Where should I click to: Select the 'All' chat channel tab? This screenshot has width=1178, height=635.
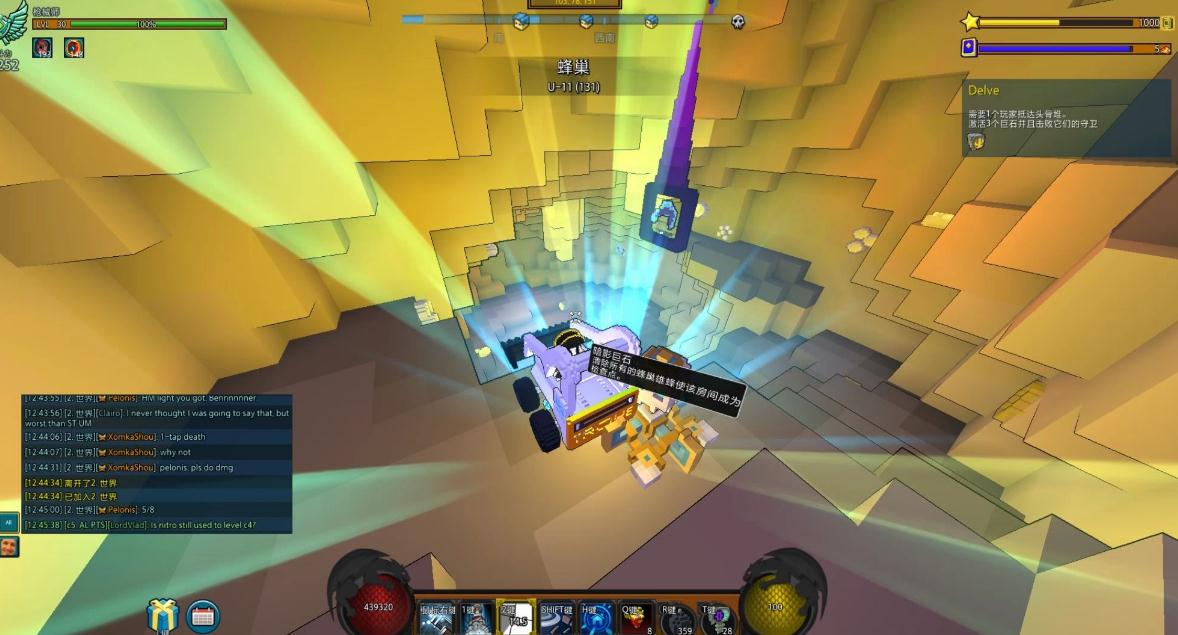pyautogui.click(x=8, y=522)
